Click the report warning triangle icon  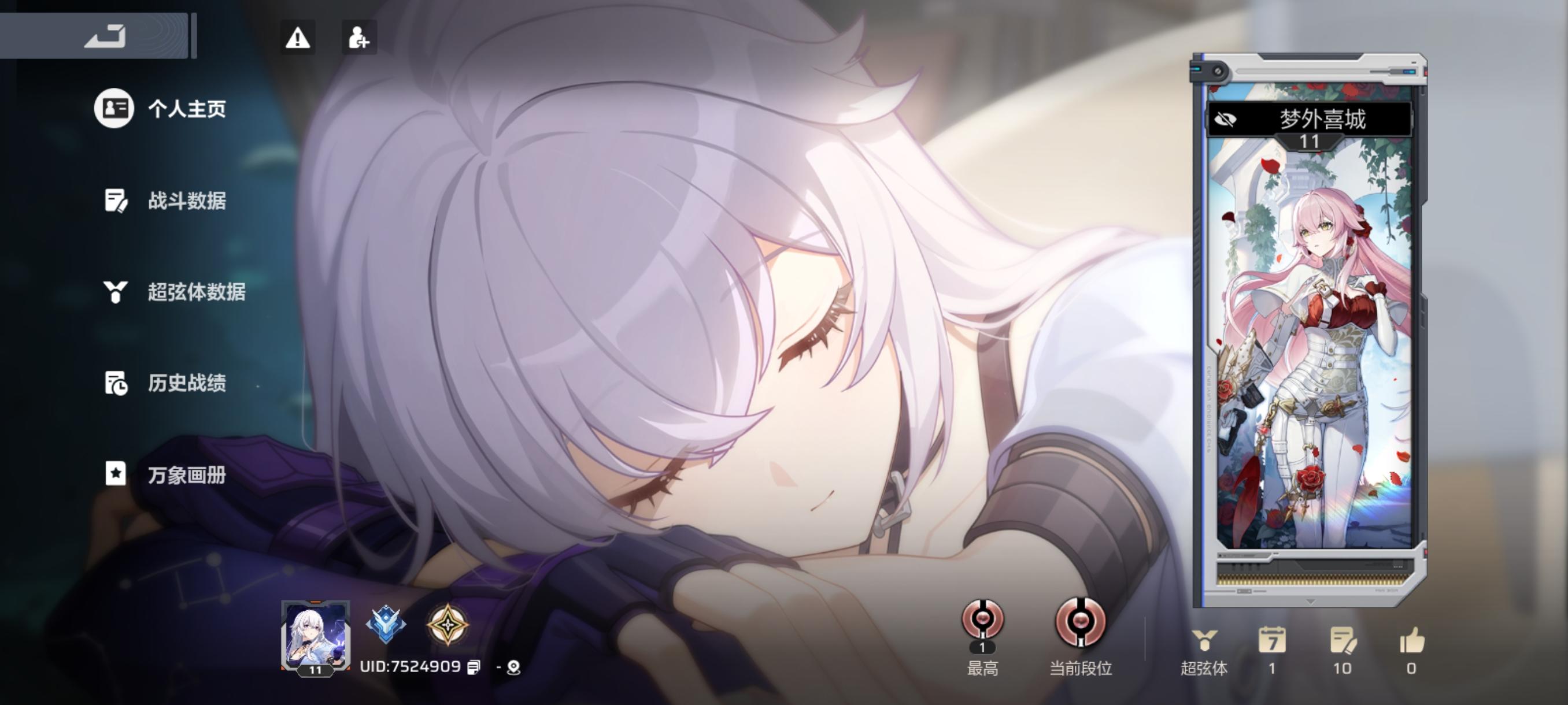pos(298,38)
